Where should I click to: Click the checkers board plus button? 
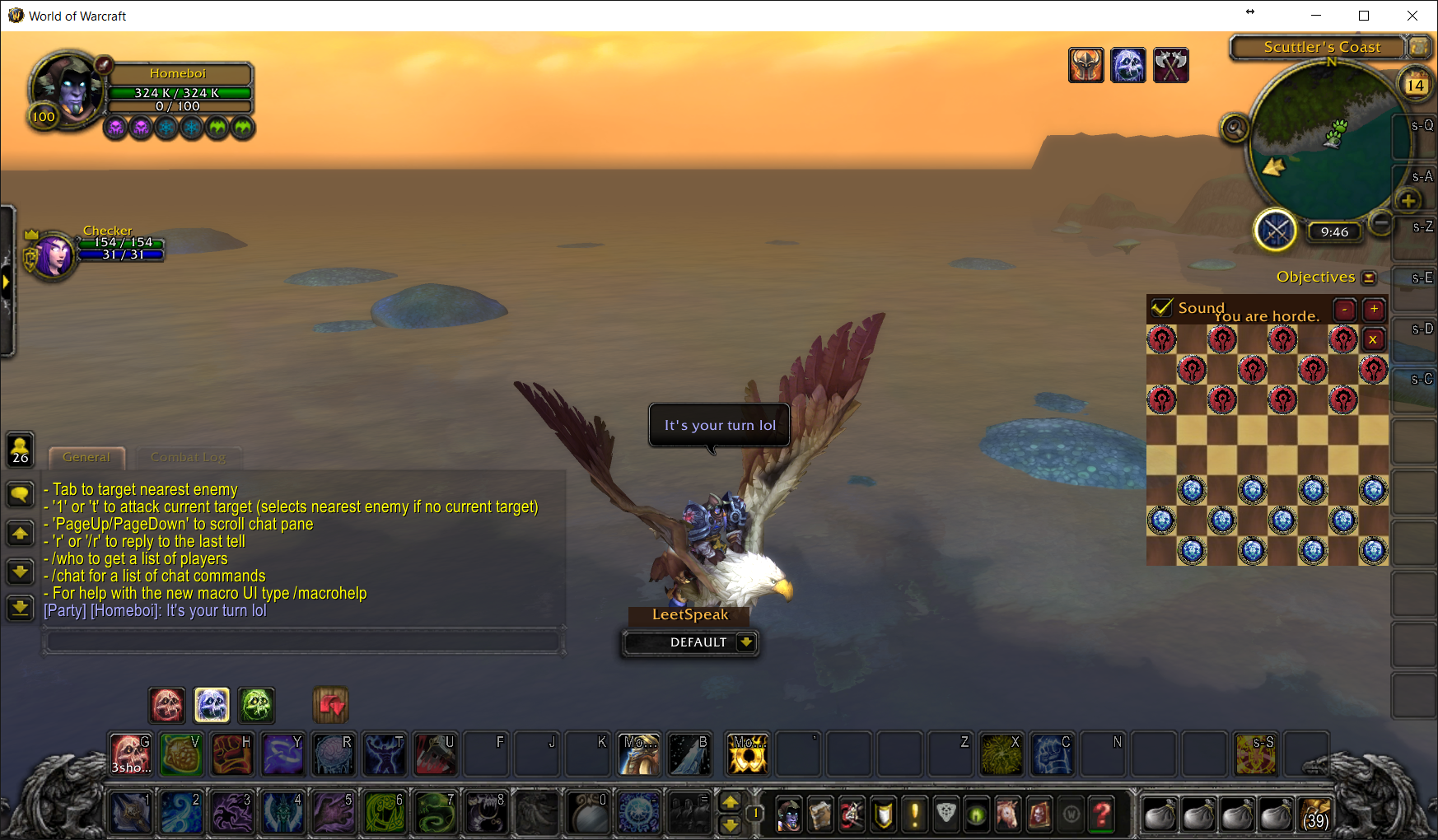coord(1374,309)
